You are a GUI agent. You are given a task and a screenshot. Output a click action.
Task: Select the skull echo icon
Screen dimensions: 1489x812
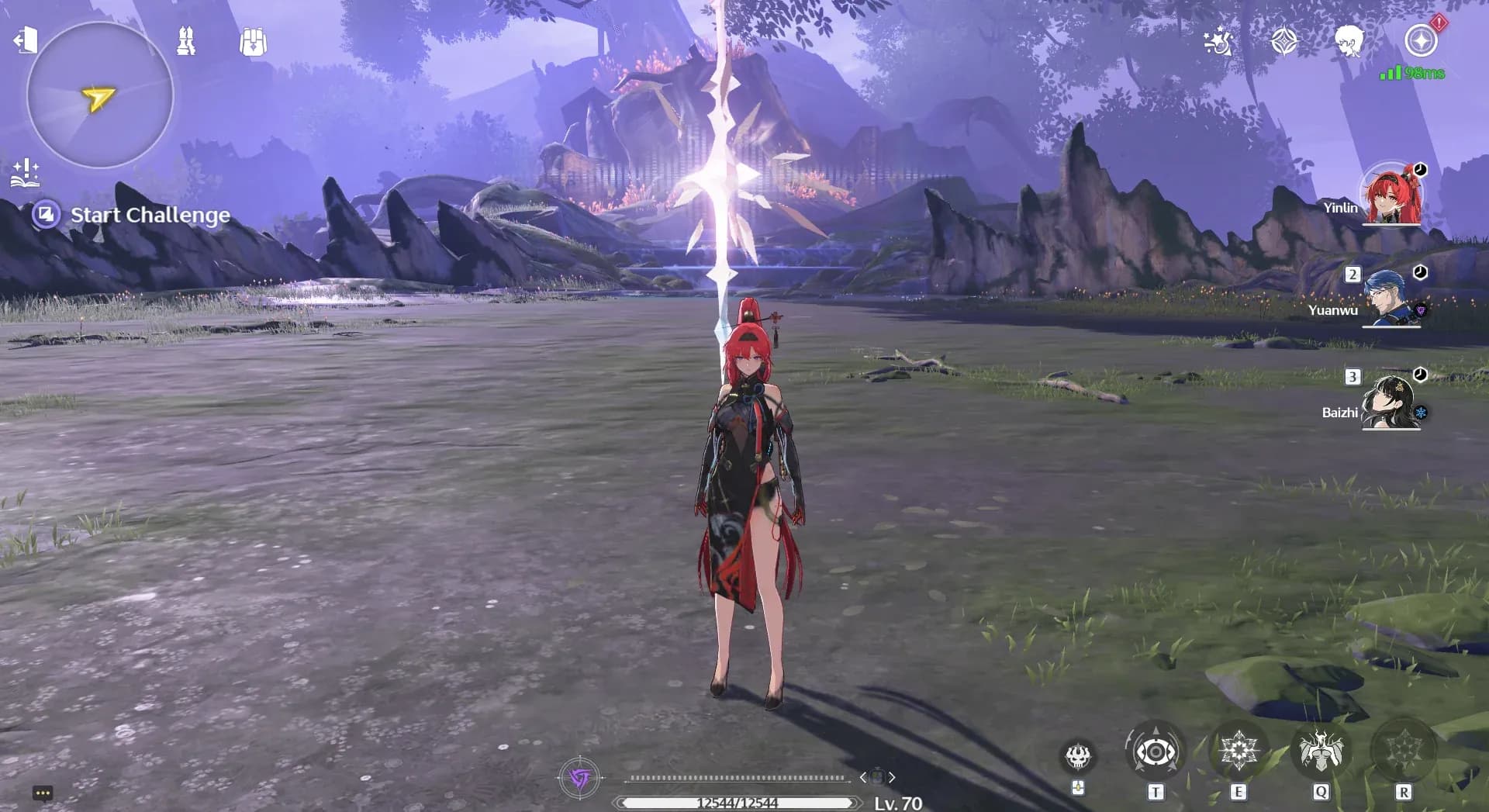pos(1078,756)
